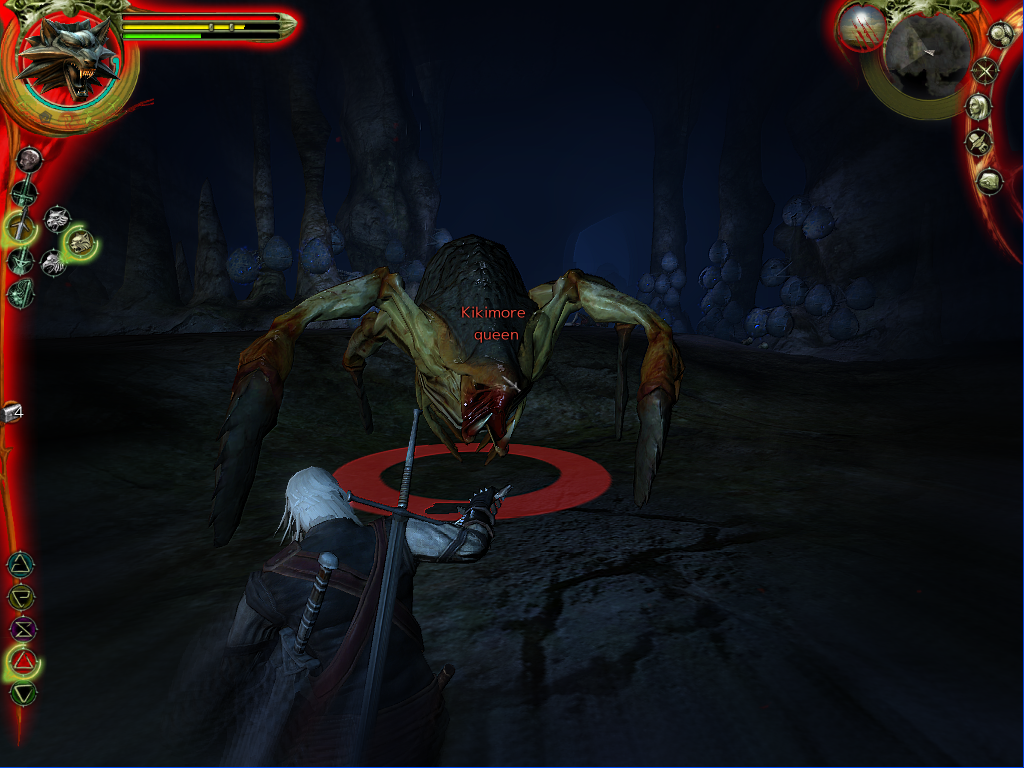Select the yellow Quen sign
The width and height of the screenshot is (1024, 768).
click(20, 597)
